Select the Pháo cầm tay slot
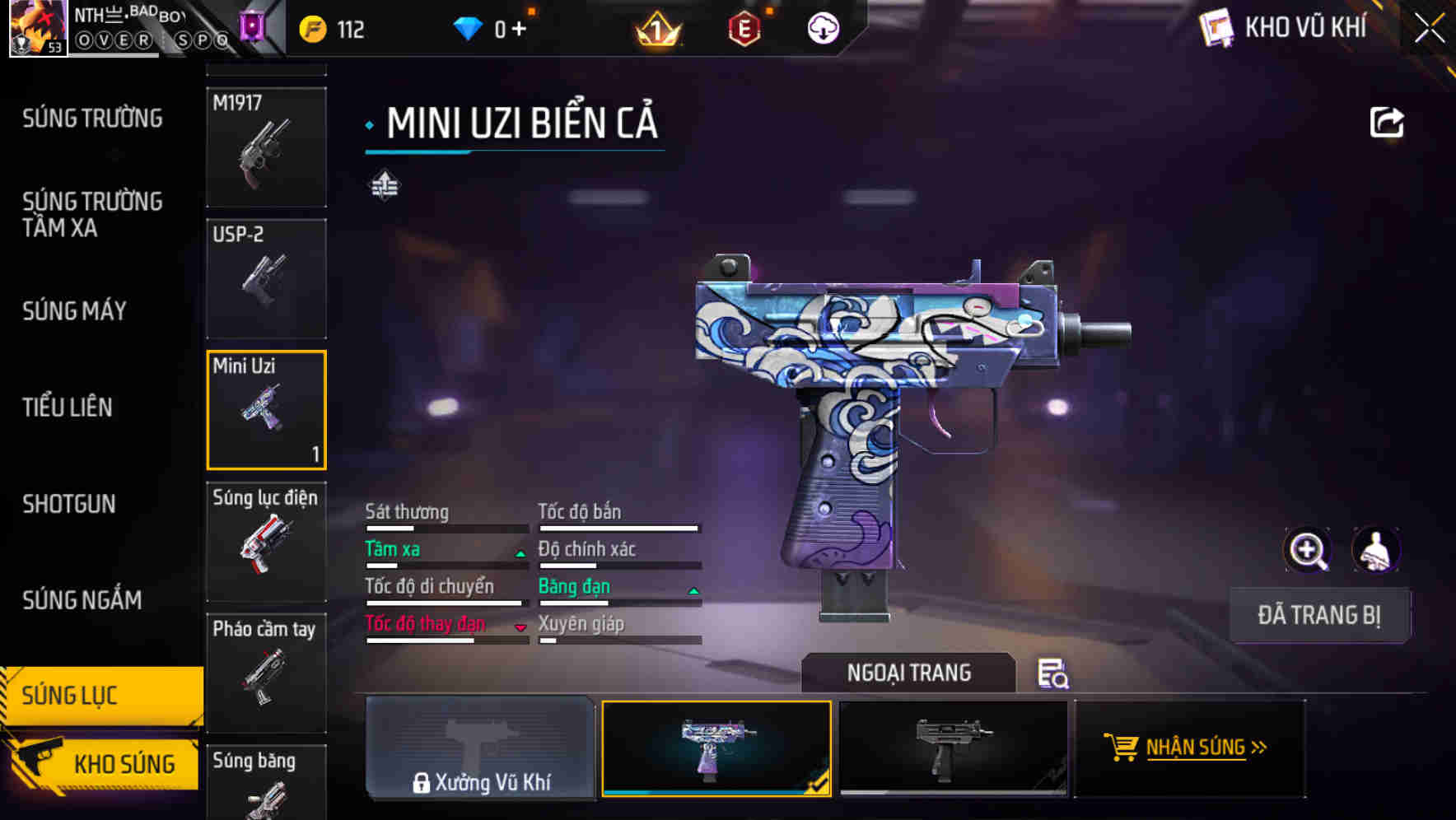This screenshot has height=820, width=1456. 266,673
